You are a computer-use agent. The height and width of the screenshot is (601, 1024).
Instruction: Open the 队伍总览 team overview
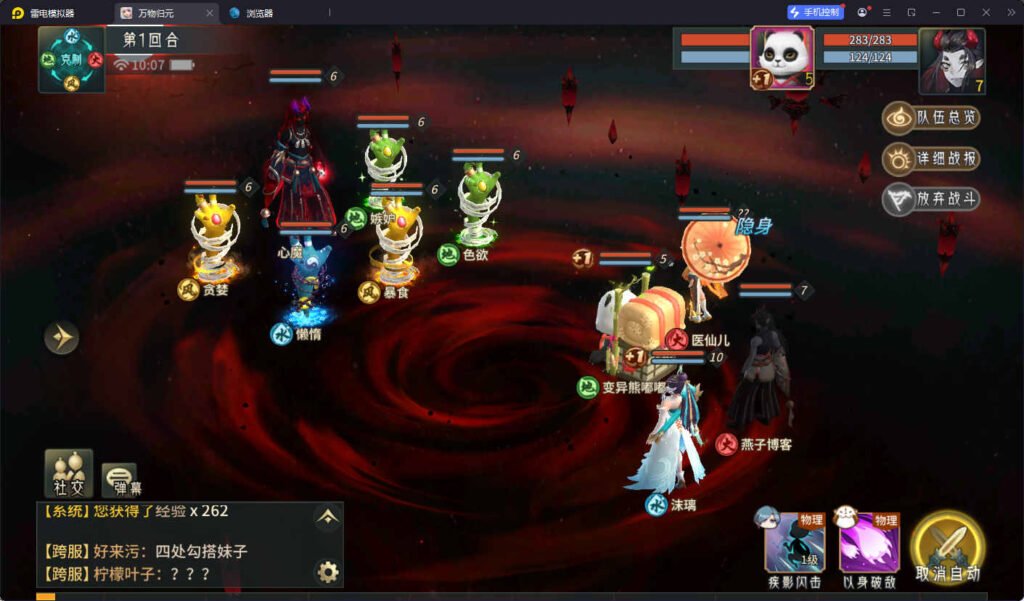point(931,118)
